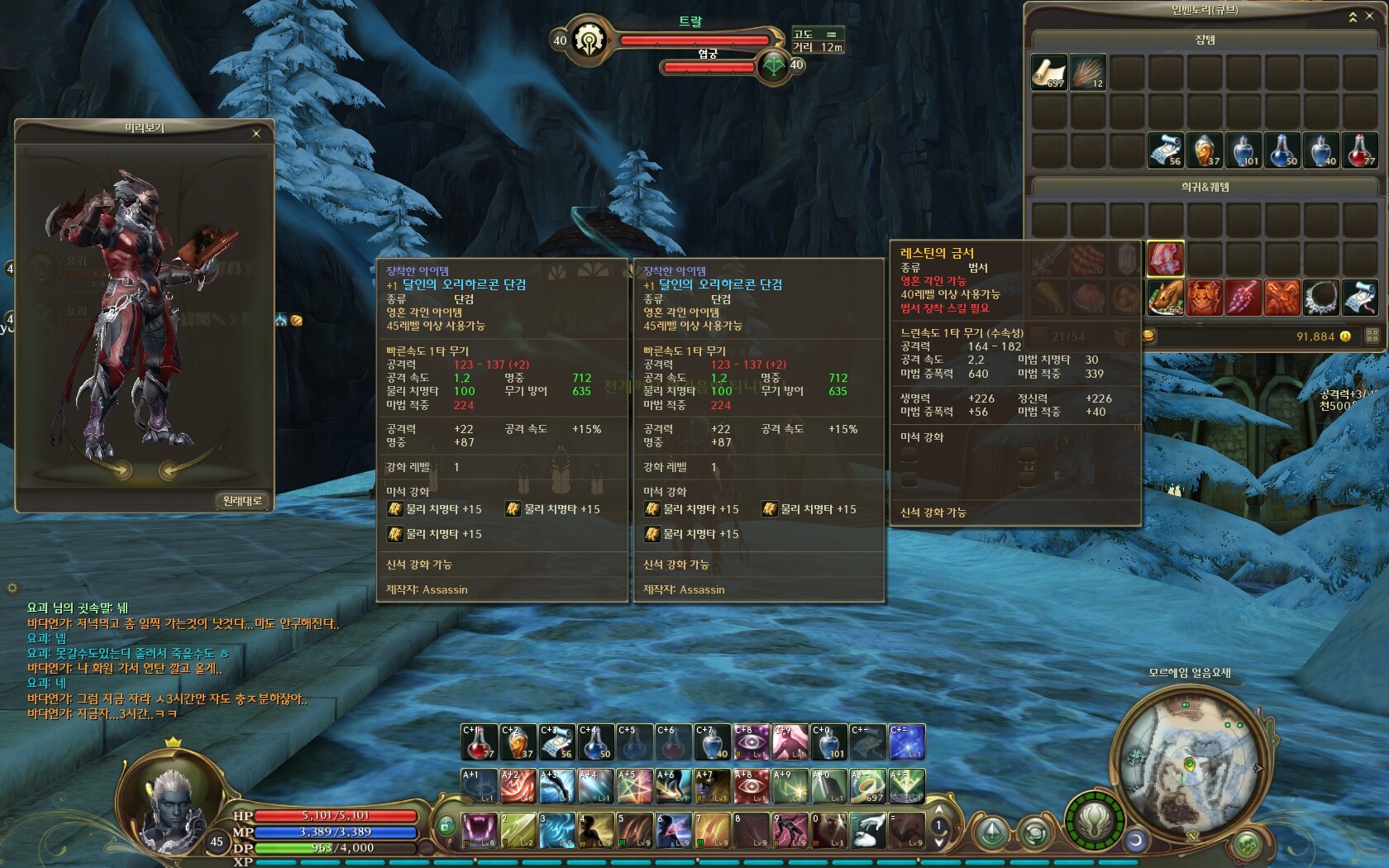
Task: Click the silver-haired character portrait
Action: click(x=172, y=808)
